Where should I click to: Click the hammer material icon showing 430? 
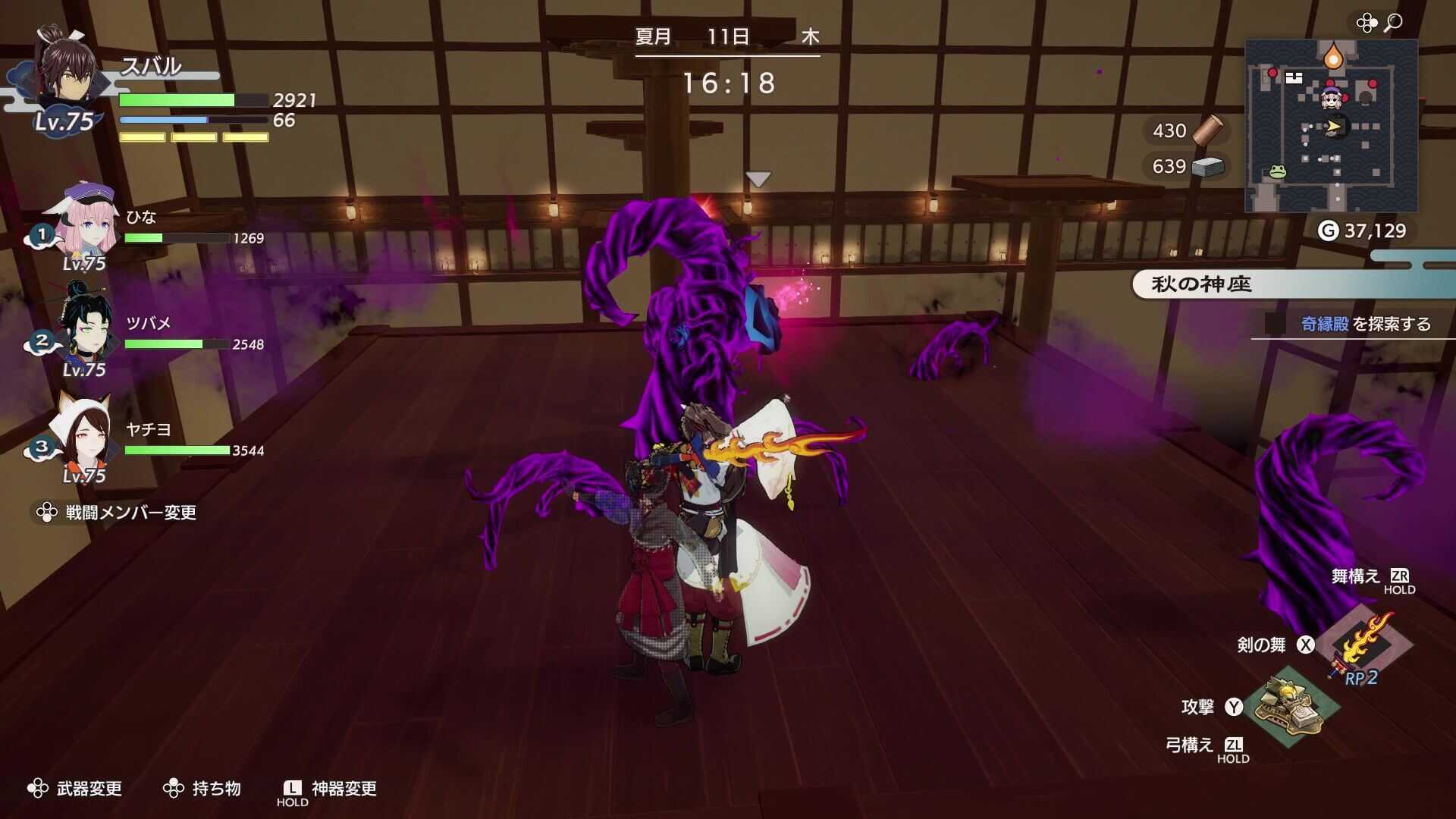(1209, 130)
